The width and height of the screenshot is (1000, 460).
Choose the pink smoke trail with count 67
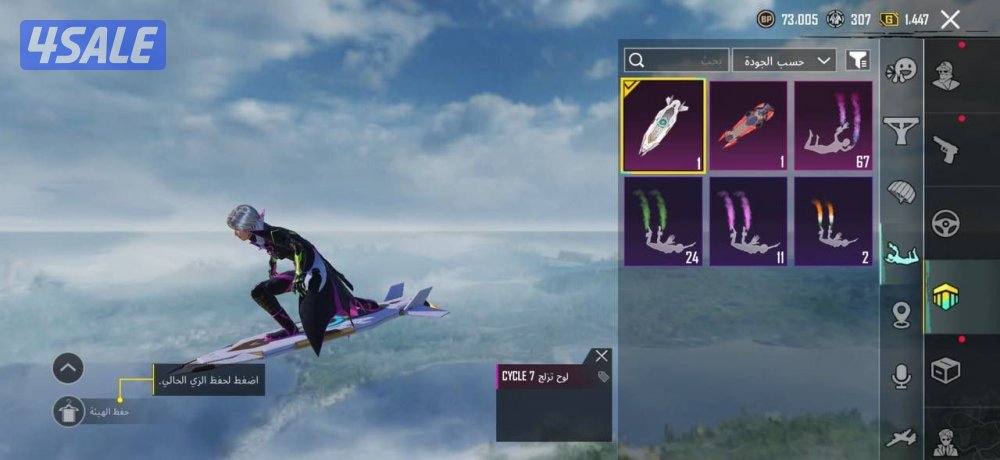click(x=833, y=126)
